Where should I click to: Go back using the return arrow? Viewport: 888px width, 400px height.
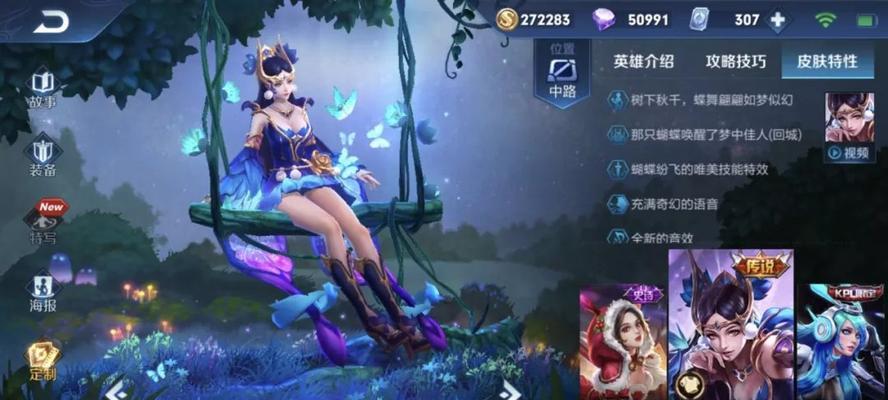pos(50,22)
